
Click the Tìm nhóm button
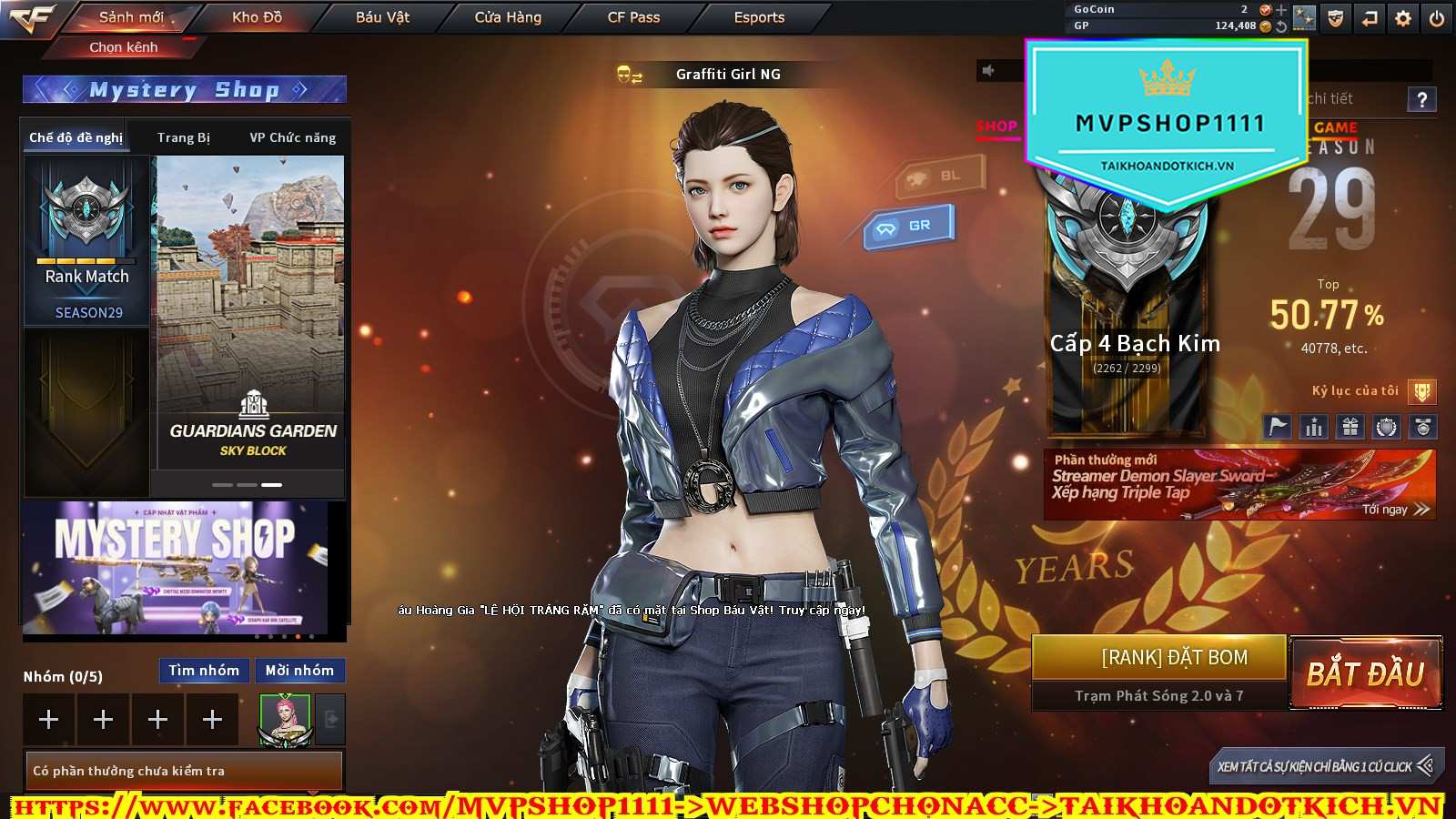204,671
